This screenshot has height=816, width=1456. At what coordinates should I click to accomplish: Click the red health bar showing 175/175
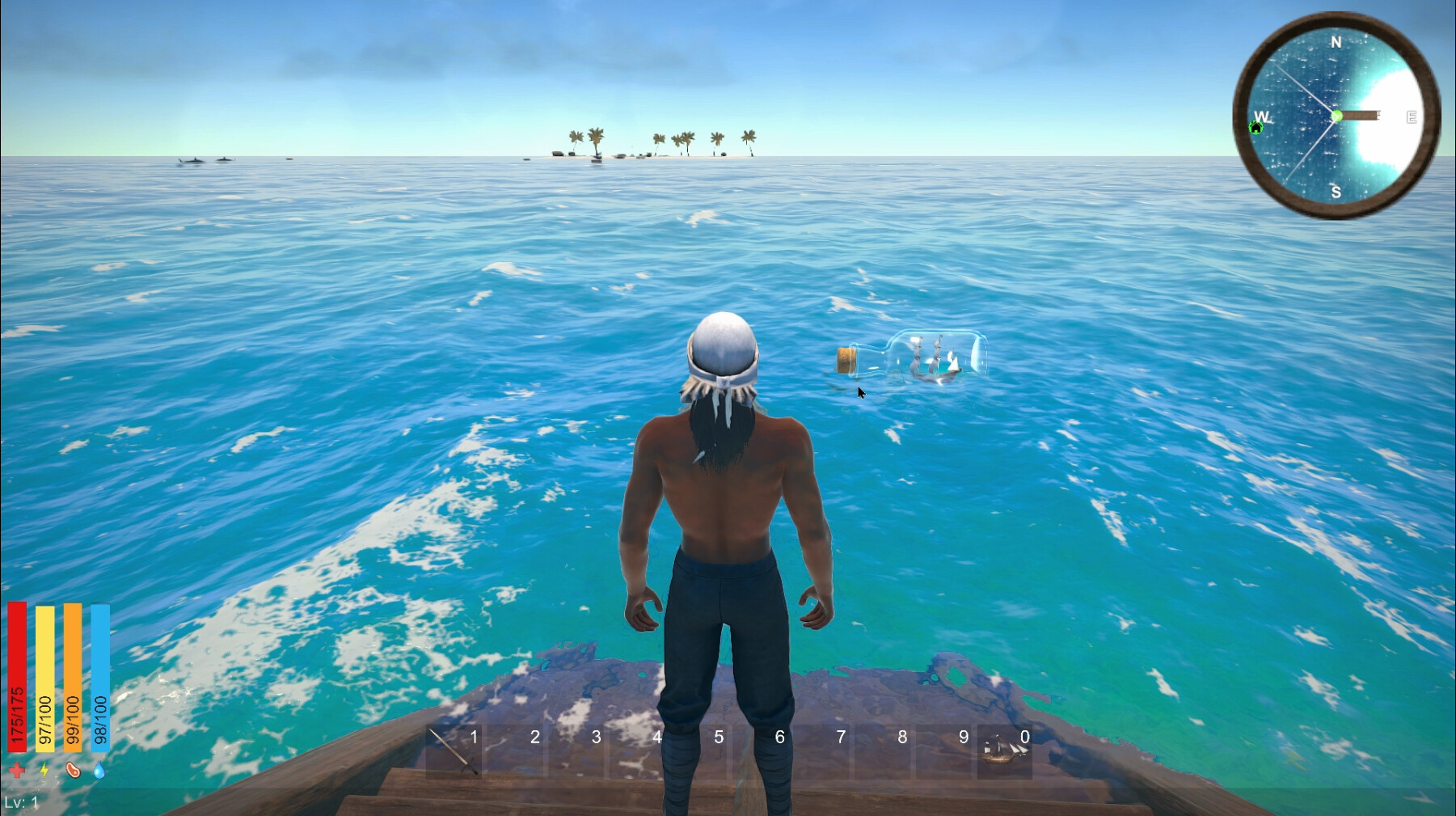(x=17, y=679)
